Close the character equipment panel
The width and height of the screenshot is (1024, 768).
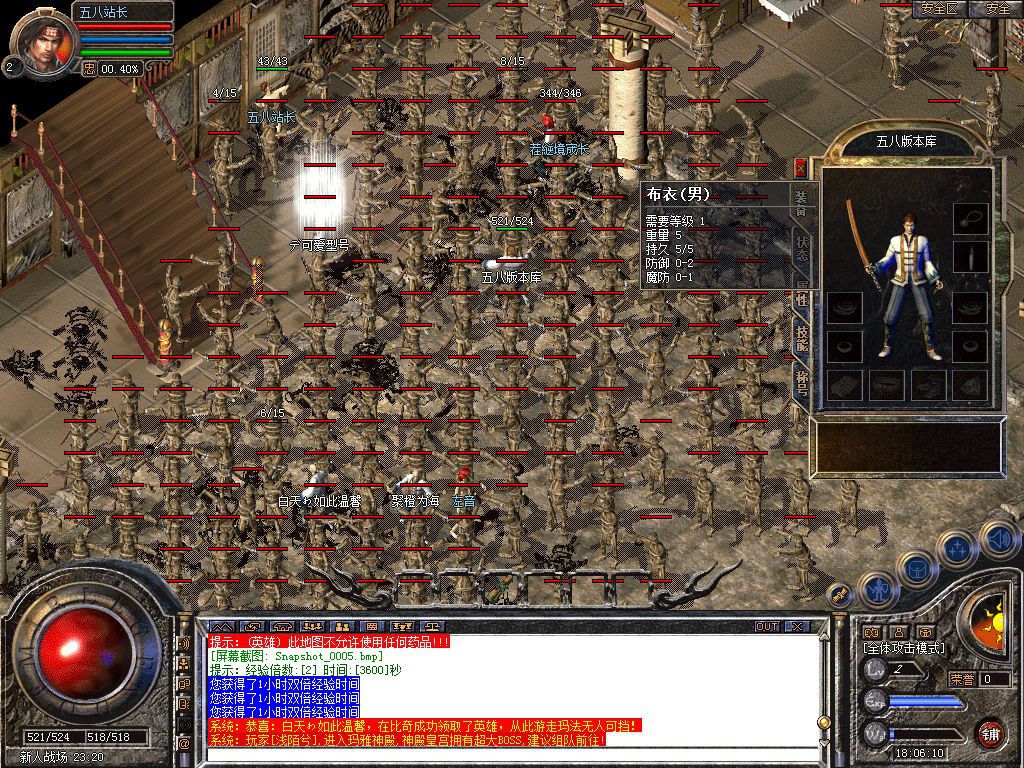coord(800,168)
